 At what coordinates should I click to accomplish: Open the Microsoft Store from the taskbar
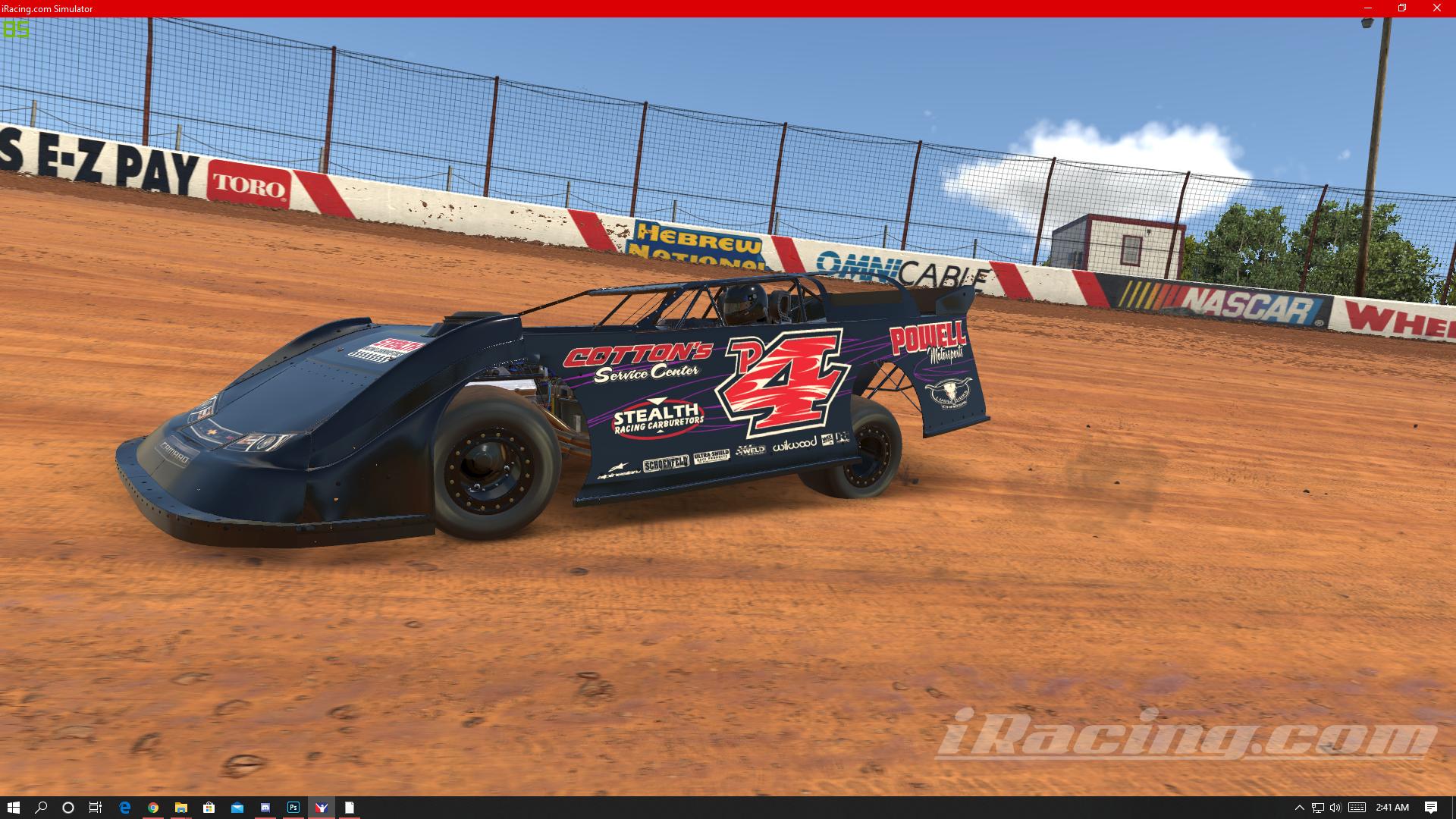[209, 808]
